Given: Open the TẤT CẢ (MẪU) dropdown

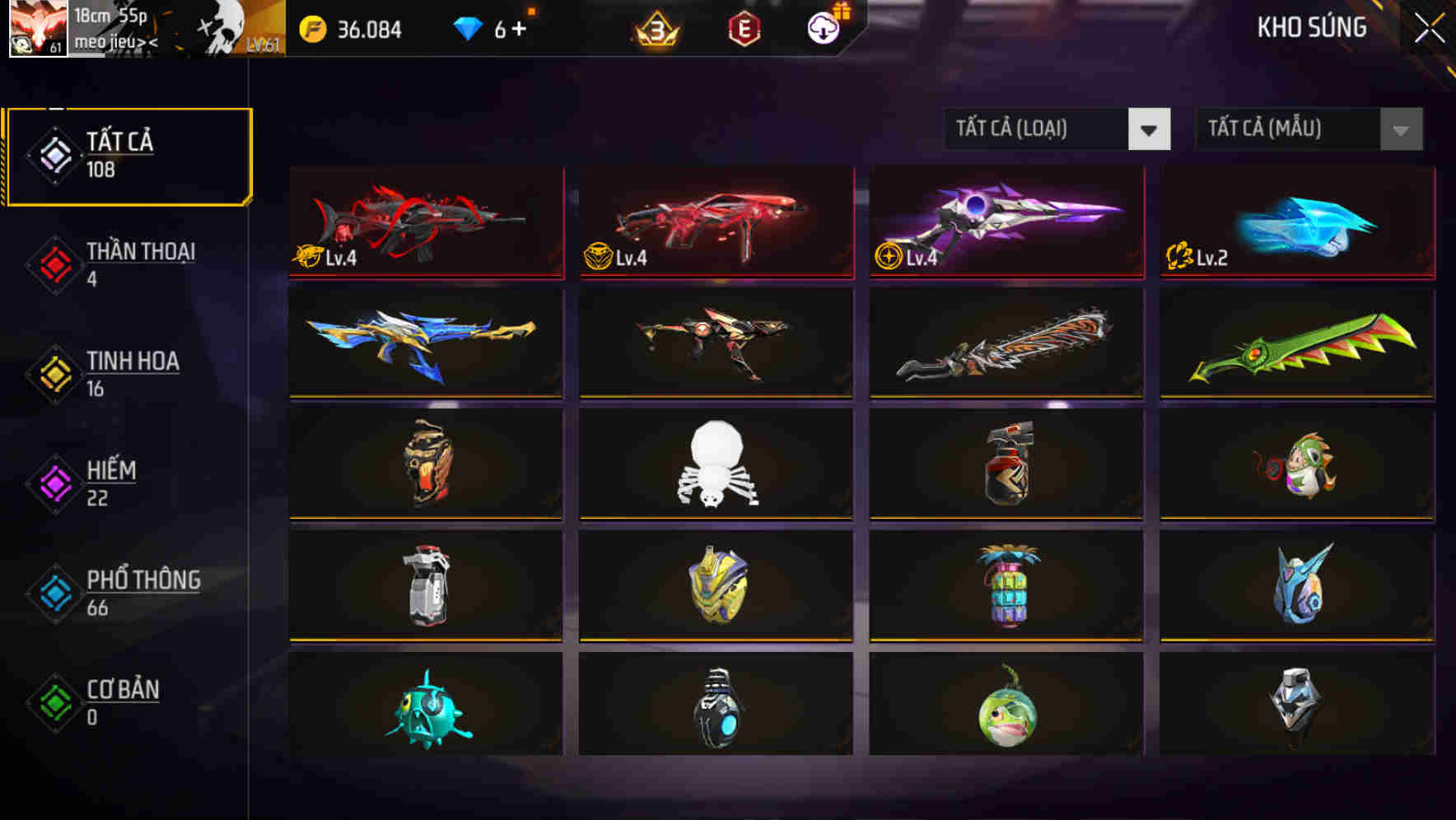Looking at the screenshot, I should click(1308, 129).
